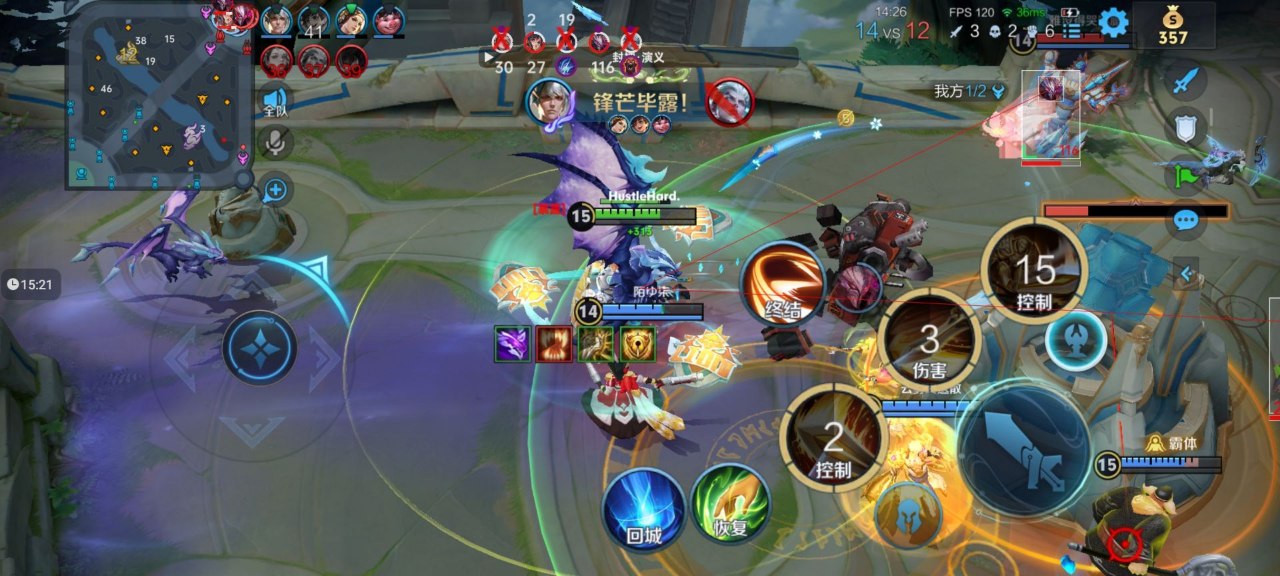Image resolution: width=1280 pixels, height=576 pixels.
Task: Activate the 回城 recall button
Action: [x=644, y=509]
